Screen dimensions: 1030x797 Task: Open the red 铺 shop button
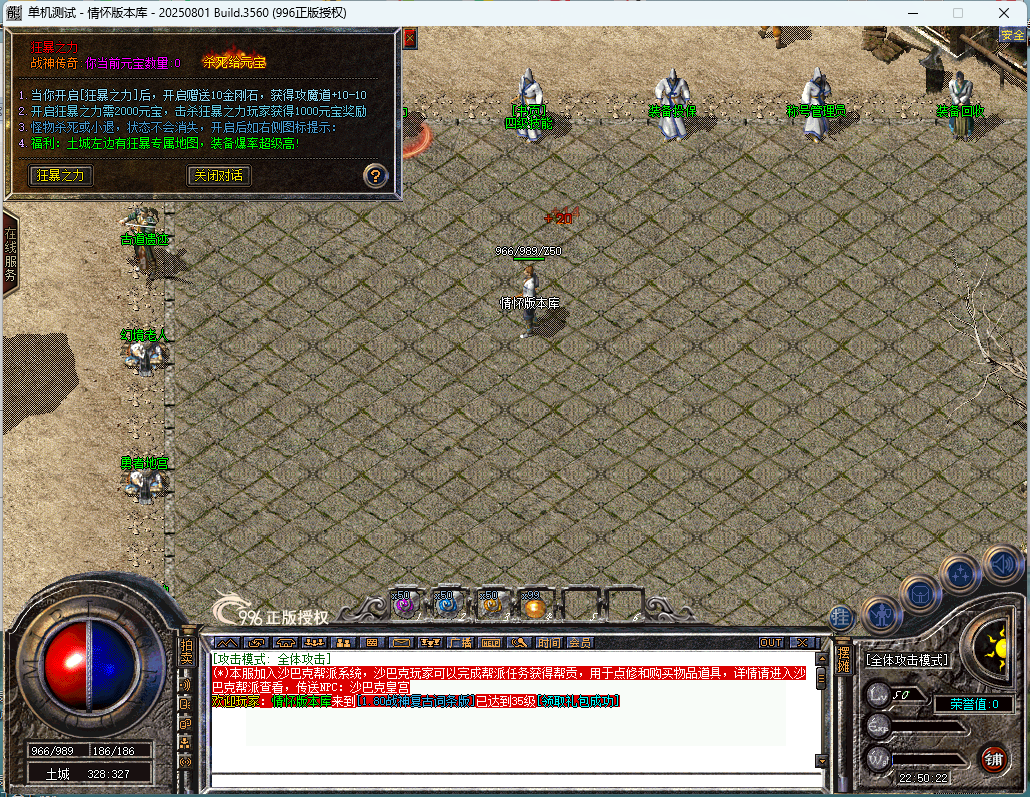tap(993, 757)
